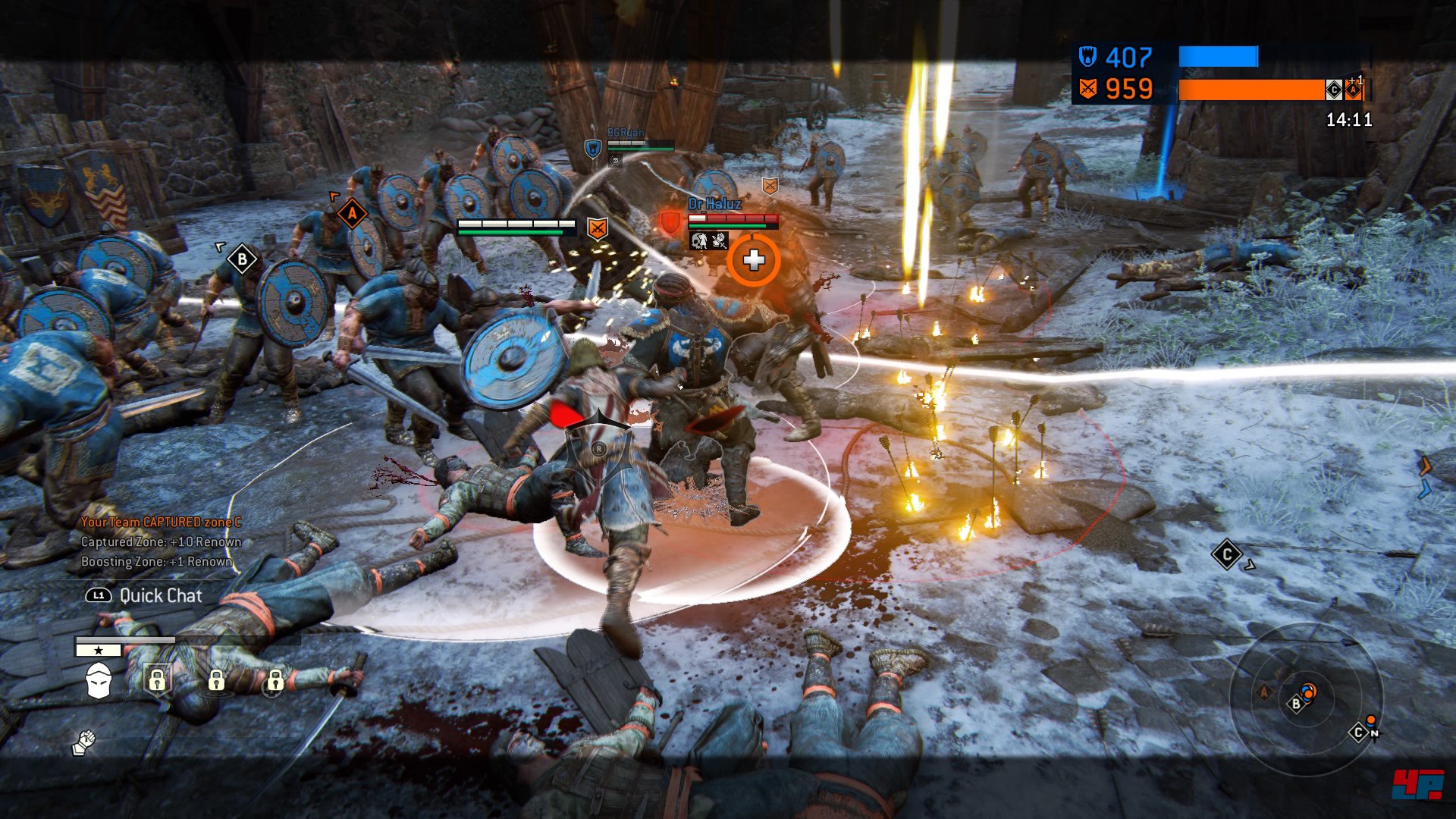The width and height of the screenshot is (1456, 819).
Task: Open the circular minimap
Action: click(x=1306, y=698)
